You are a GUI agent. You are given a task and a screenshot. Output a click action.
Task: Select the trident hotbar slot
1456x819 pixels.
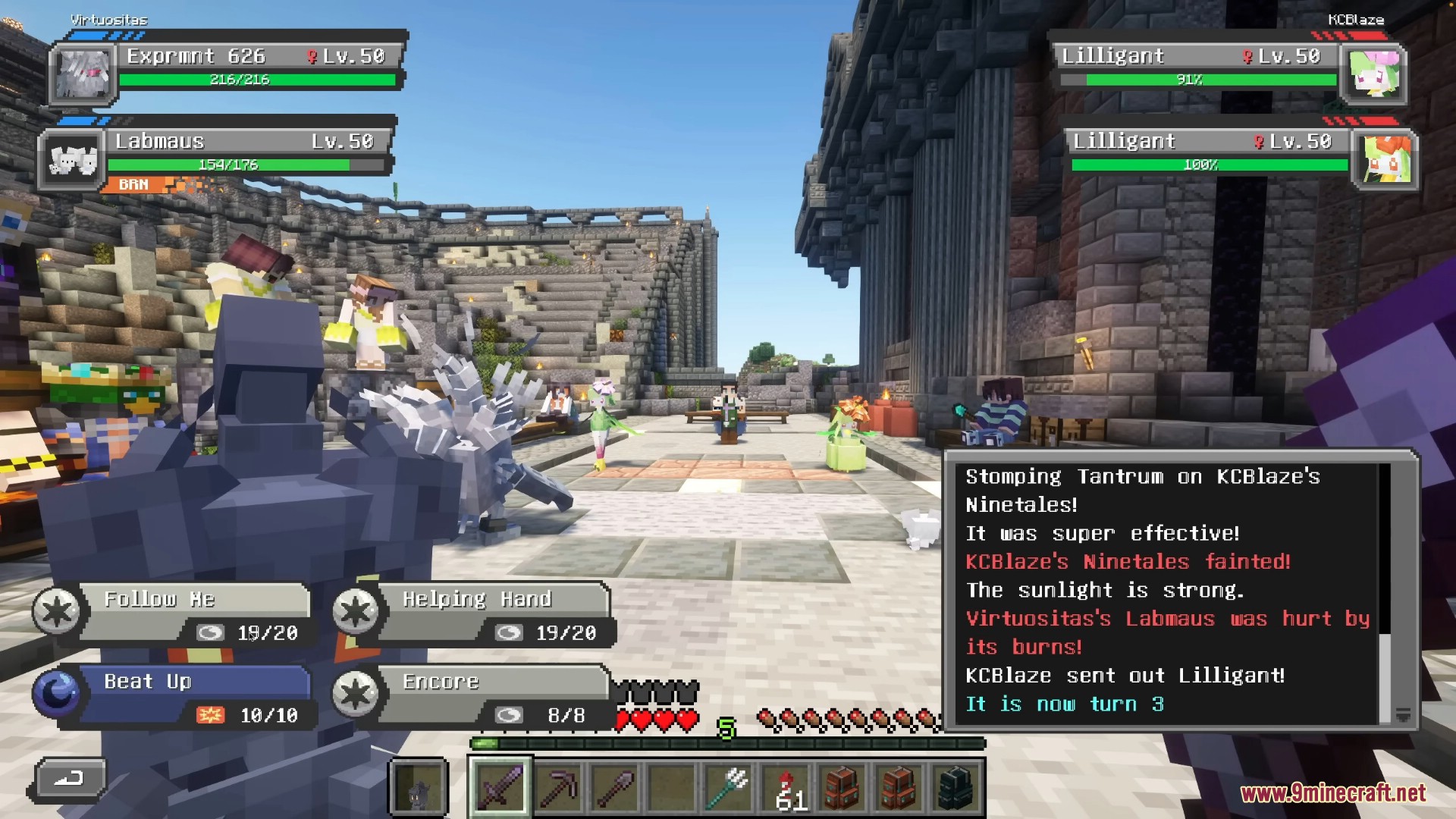pos(728,787)
